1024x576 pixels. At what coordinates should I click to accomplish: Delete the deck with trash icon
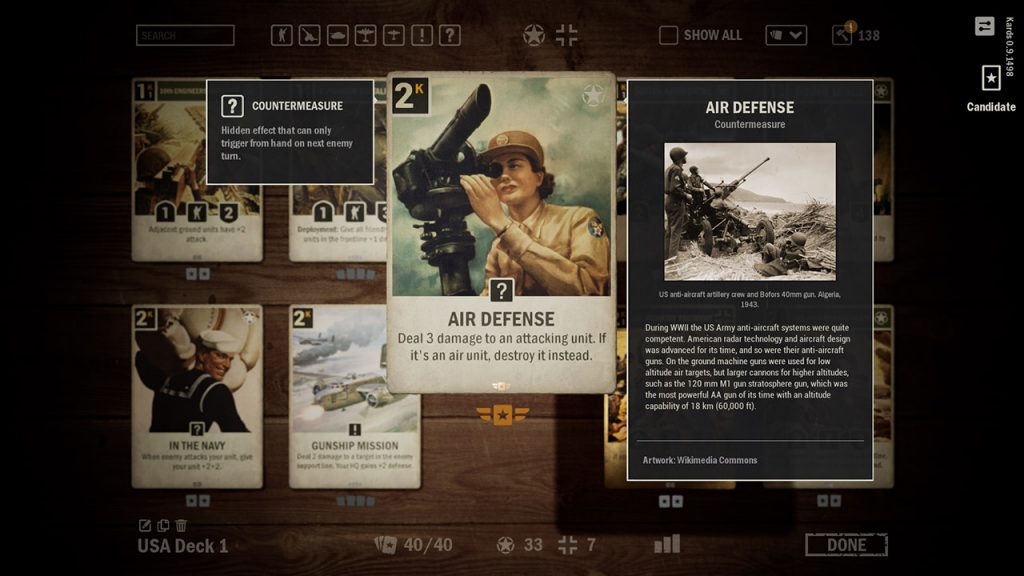click(181, 526)
